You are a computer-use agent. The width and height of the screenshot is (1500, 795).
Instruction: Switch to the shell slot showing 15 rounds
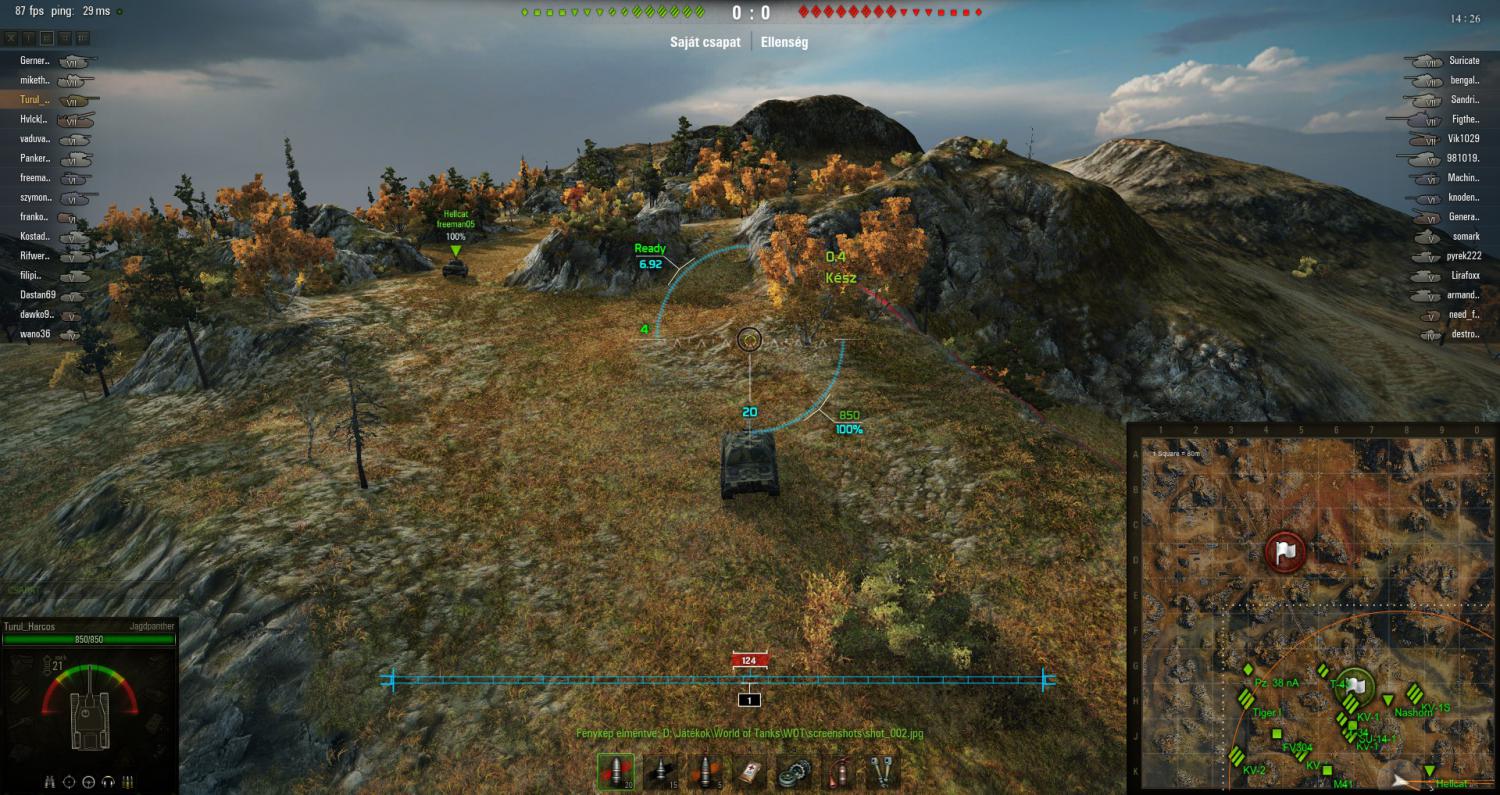660,771
